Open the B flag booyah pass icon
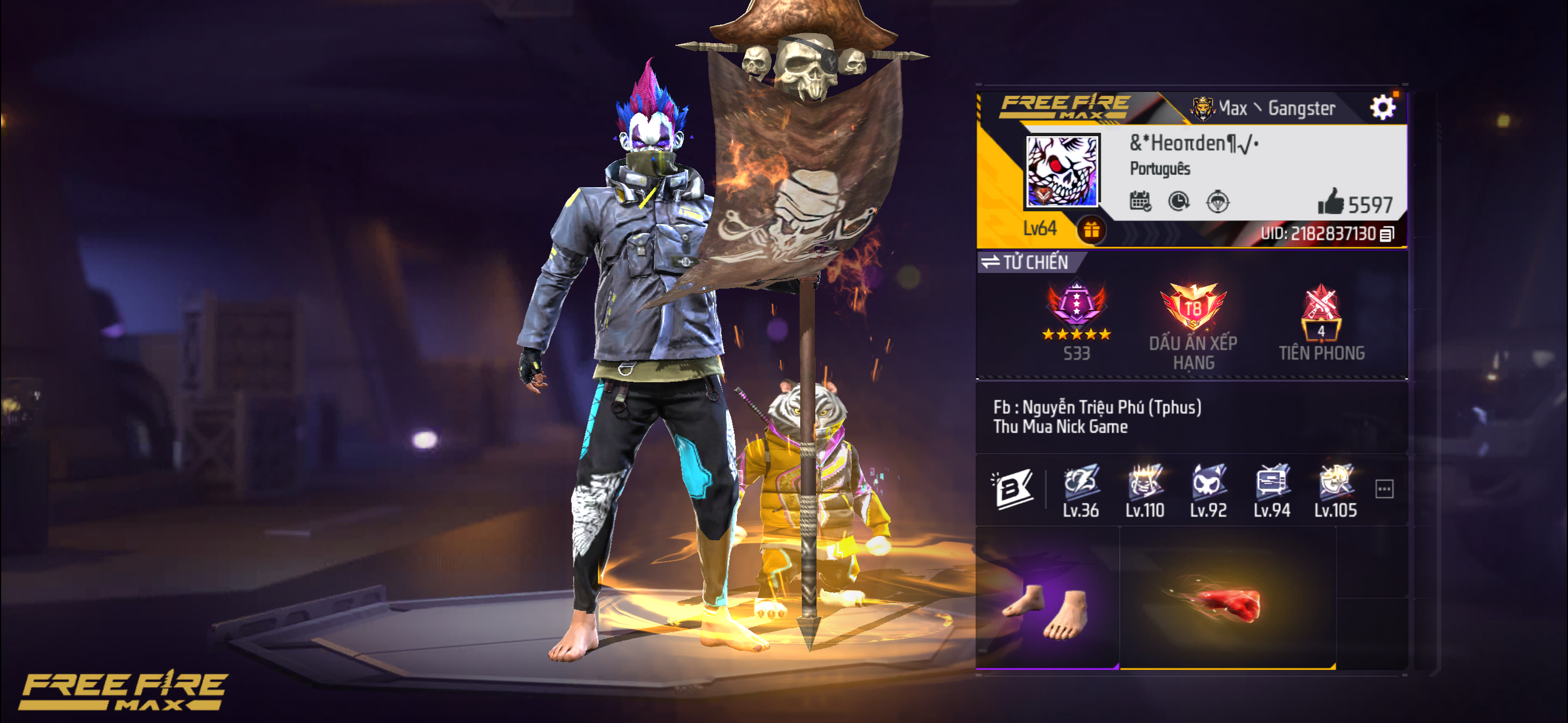This screenshot has height=723, width=1568. pyautogui.click(x=1012, y=488)
